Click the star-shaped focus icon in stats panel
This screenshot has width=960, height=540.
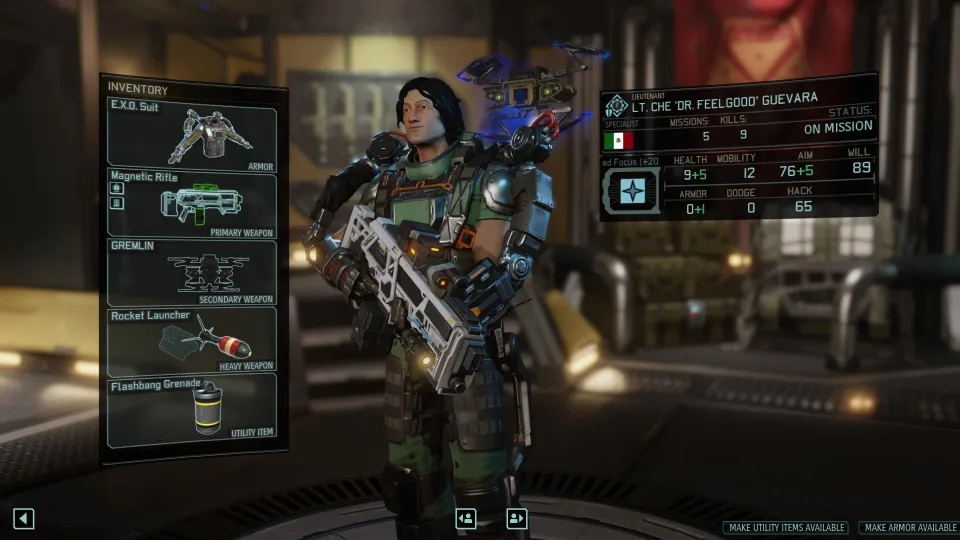pyautogui.click(x=631, y=189)
